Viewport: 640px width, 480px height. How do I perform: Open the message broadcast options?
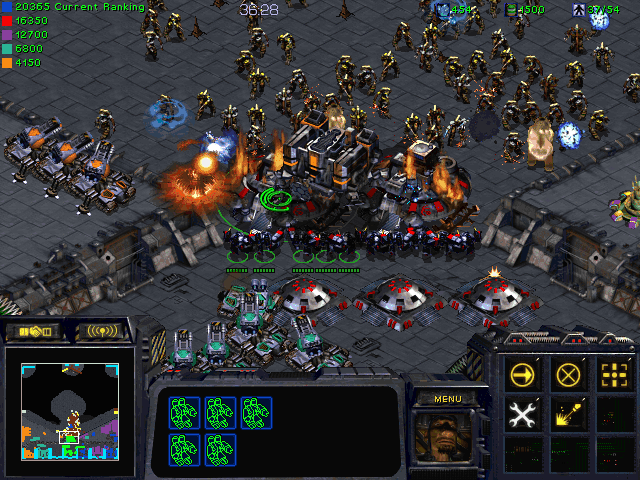102,332
